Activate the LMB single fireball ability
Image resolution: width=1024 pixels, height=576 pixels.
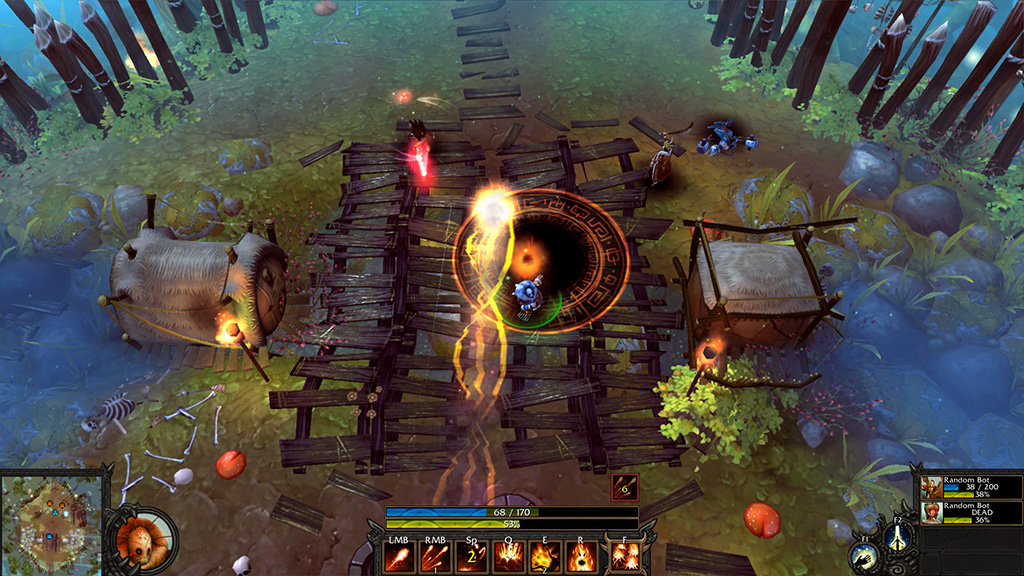point(399,556)
